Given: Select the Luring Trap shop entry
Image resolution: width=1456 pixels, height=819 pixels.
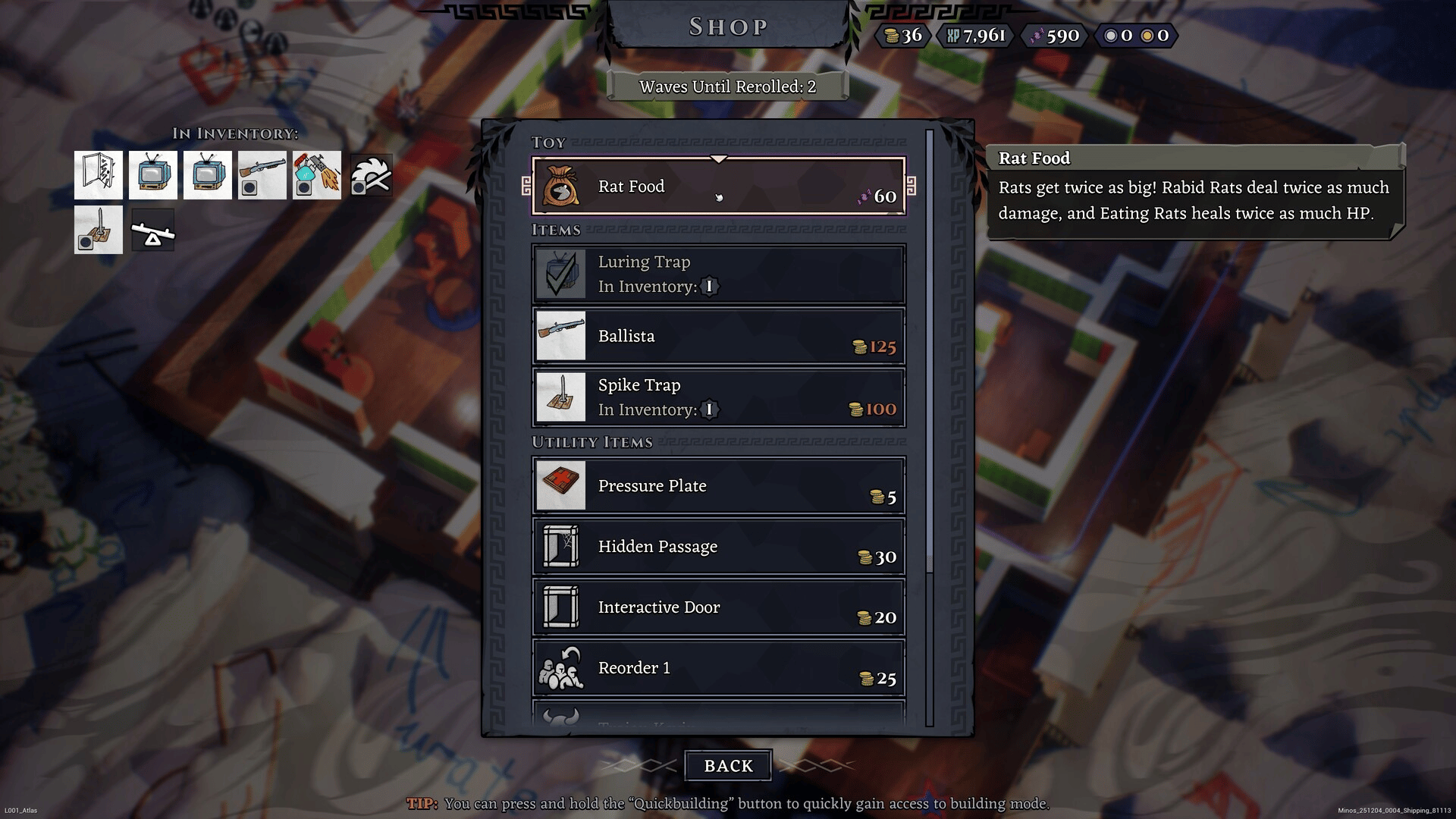Looking at the screenshot, I should [718, 275].
